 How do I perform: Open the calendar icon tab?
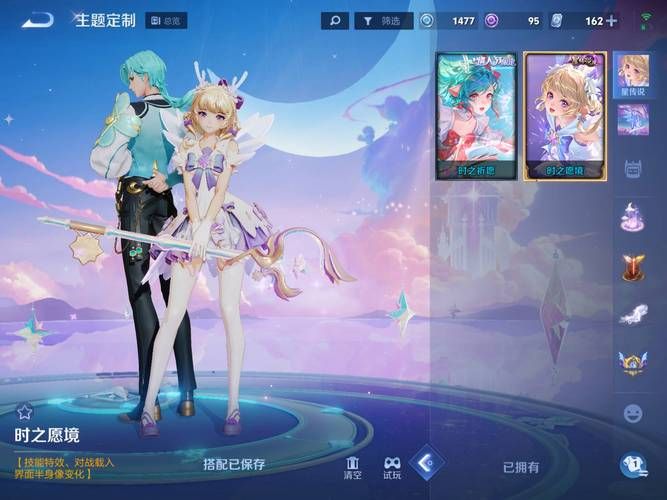tap(633, 168)
